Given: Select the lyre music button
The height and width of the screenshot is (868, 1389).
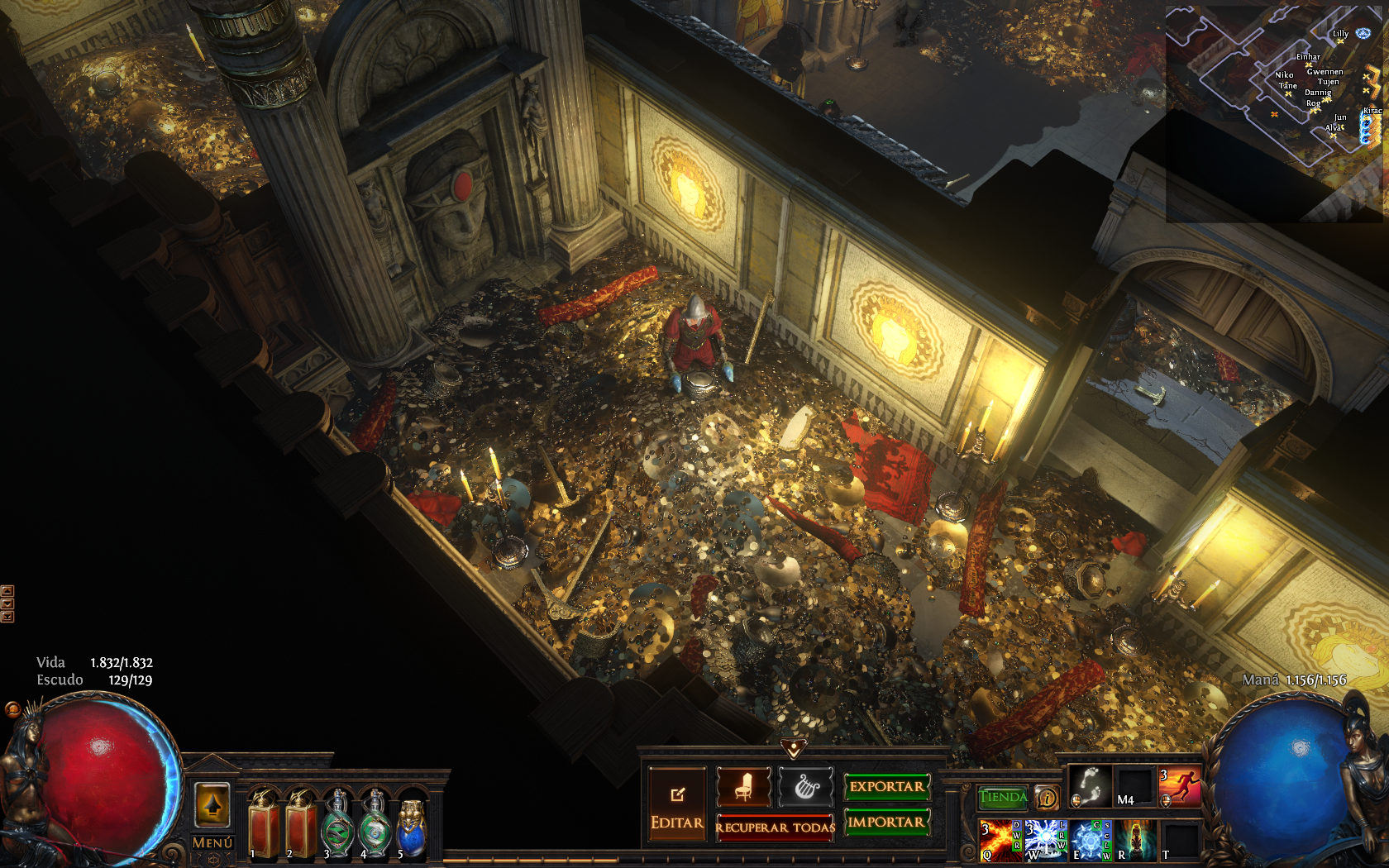Looking at the screenshot, I should point(805,786).
